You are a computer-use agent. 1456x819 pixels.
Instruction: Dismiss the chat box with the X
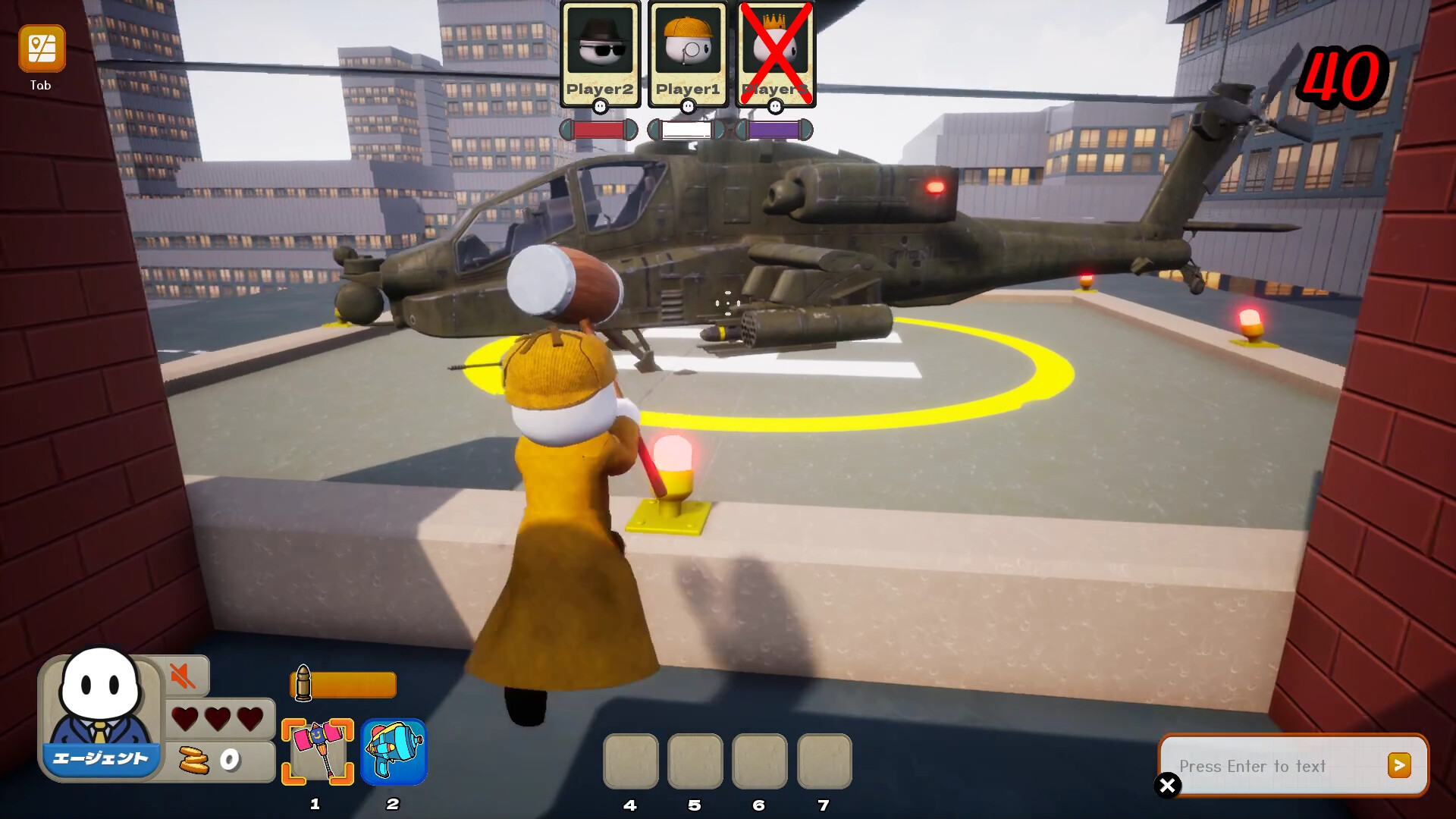point(1167,786)
